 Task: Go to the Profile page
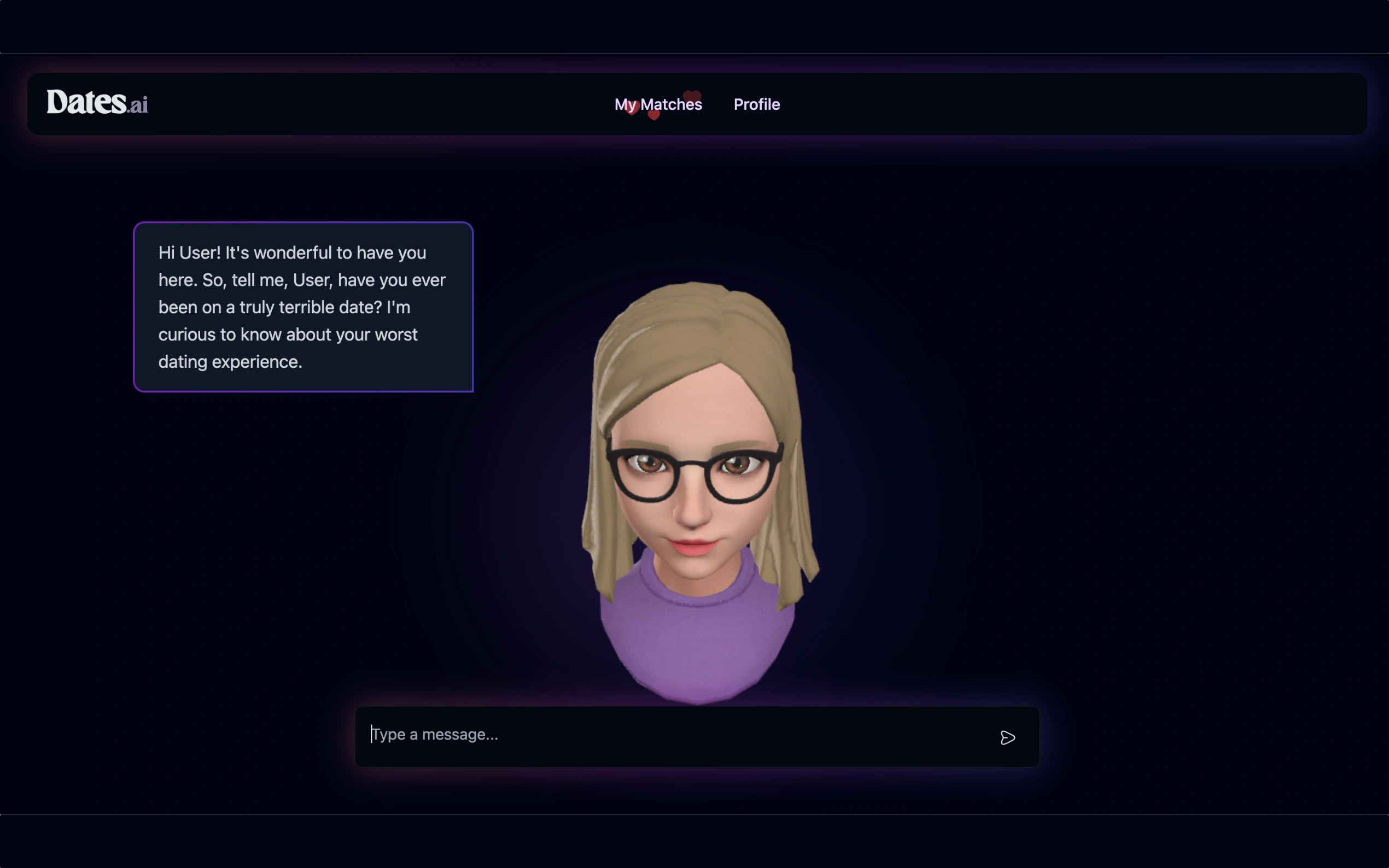[756, 104]
